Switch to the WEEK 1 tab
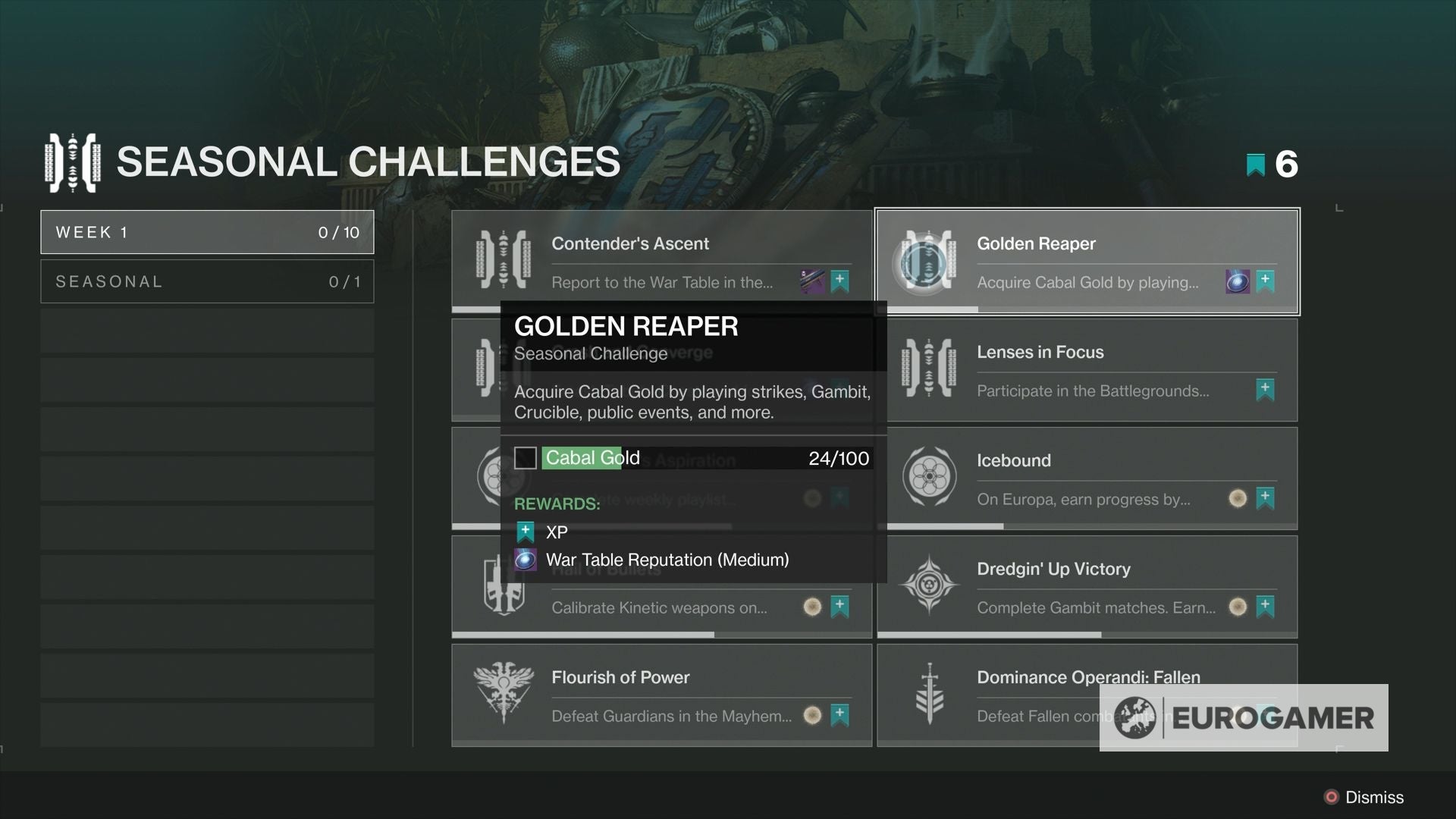 point(207,232)
